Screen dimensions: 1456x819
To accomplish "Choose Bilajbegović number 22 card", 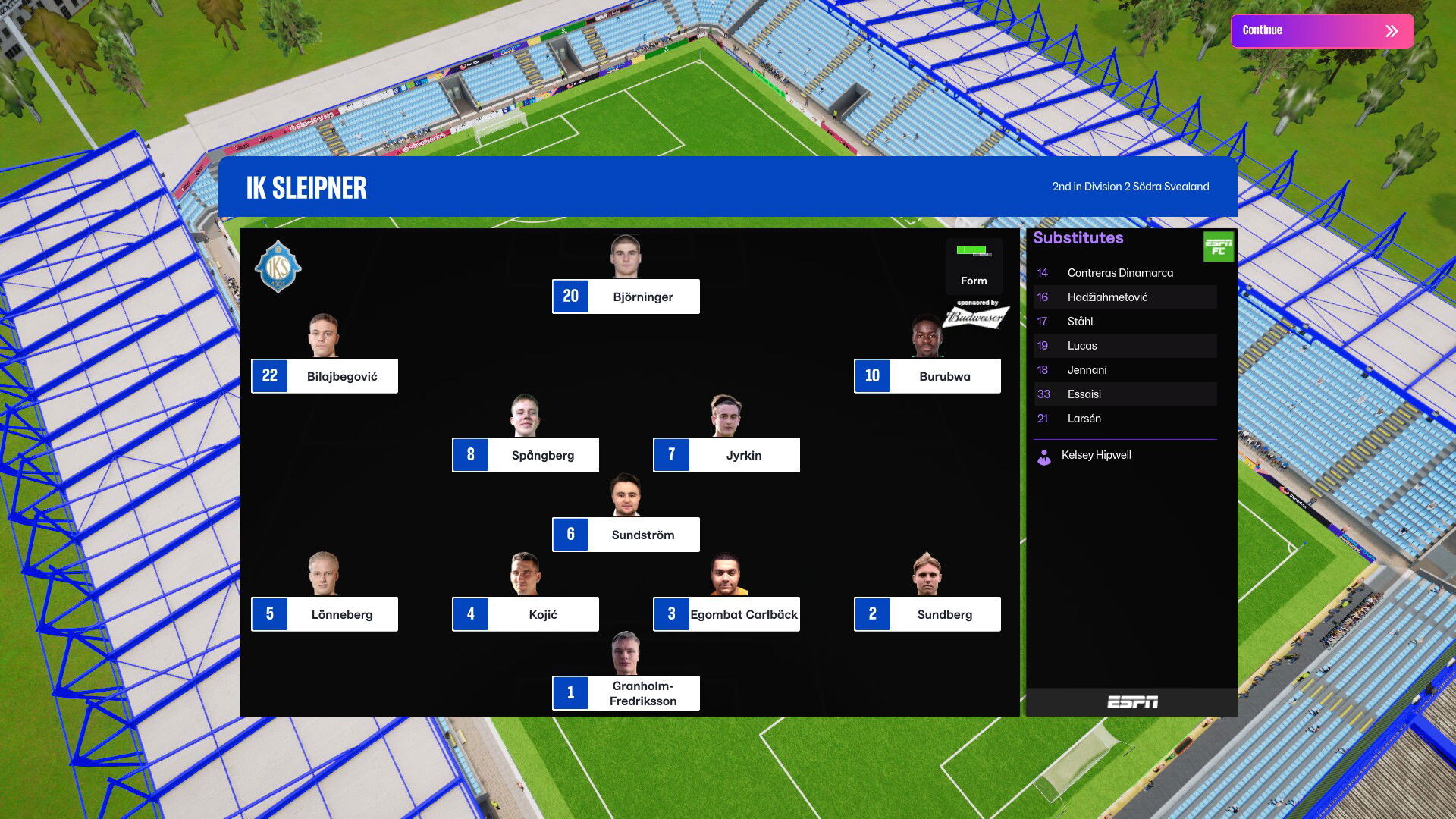I will coord(325,376).
